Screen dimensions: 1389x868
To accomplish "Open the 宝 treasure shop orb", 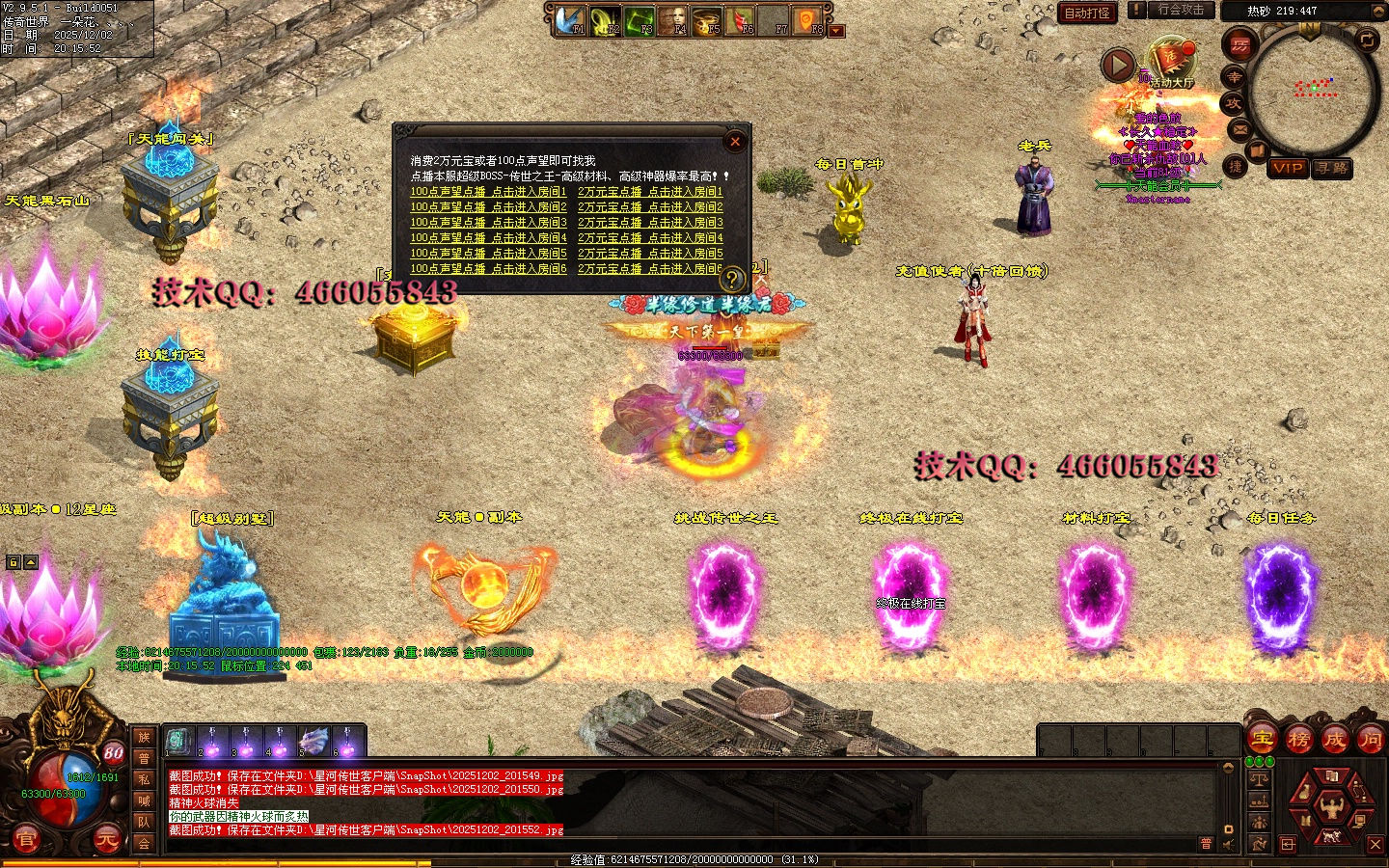I will (1262, 740).
